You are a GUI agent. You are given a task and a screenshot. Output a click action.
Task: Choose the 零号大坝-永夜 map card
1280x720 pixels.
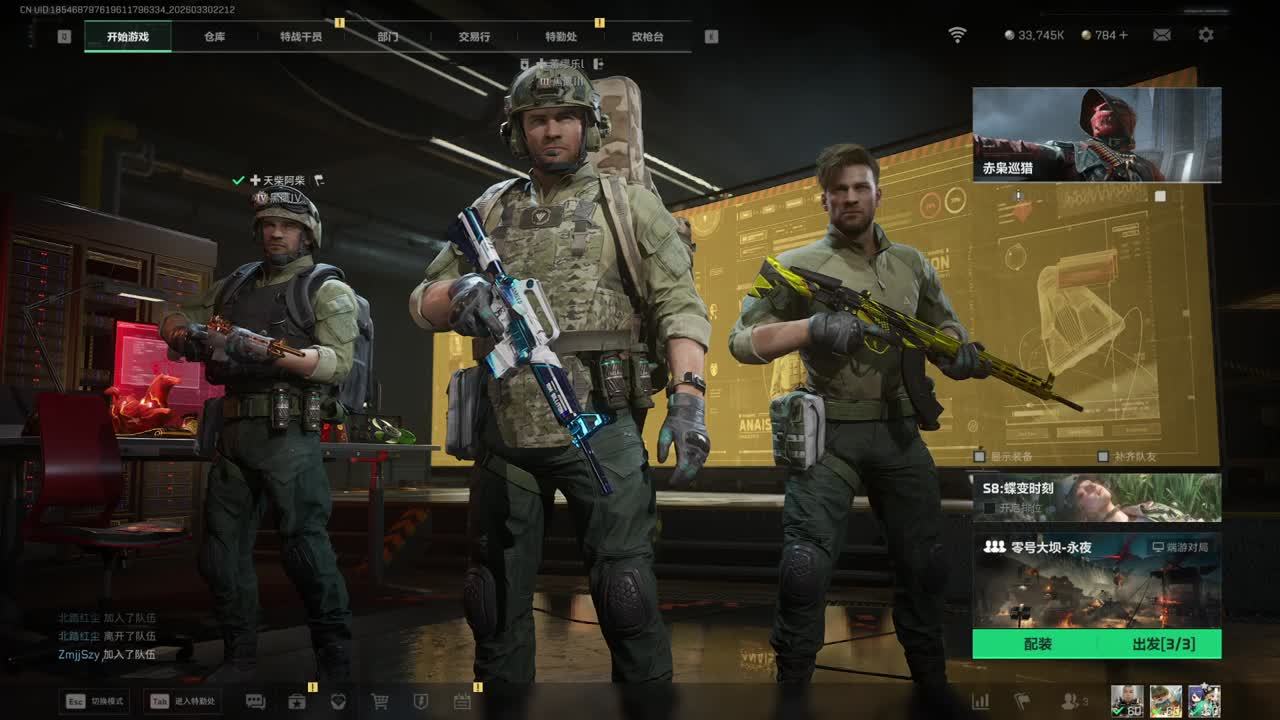click(x=1096, y=580)
